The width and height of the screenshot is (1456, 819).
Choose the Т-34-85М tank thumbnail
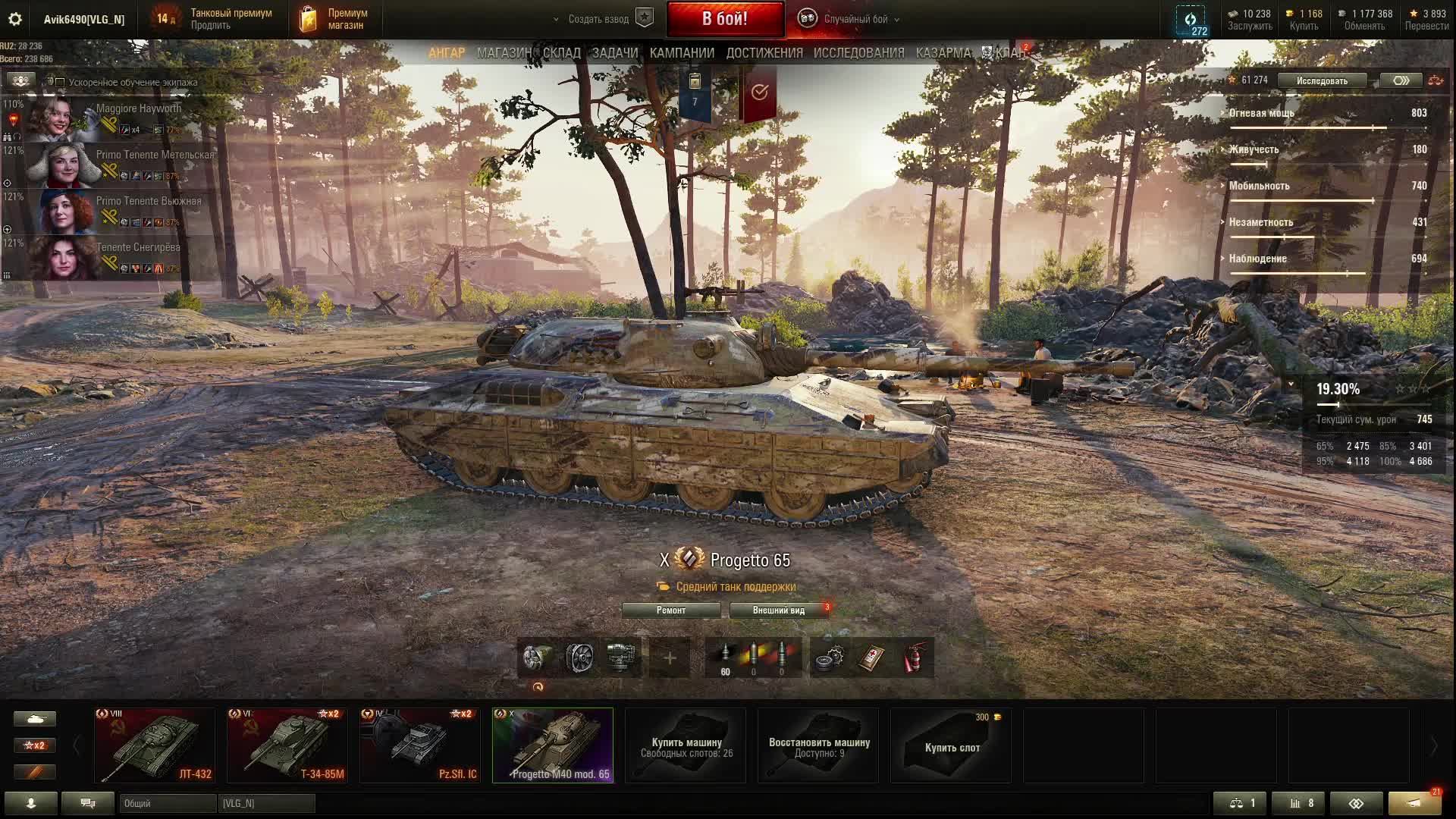click(x=287, y=745)
